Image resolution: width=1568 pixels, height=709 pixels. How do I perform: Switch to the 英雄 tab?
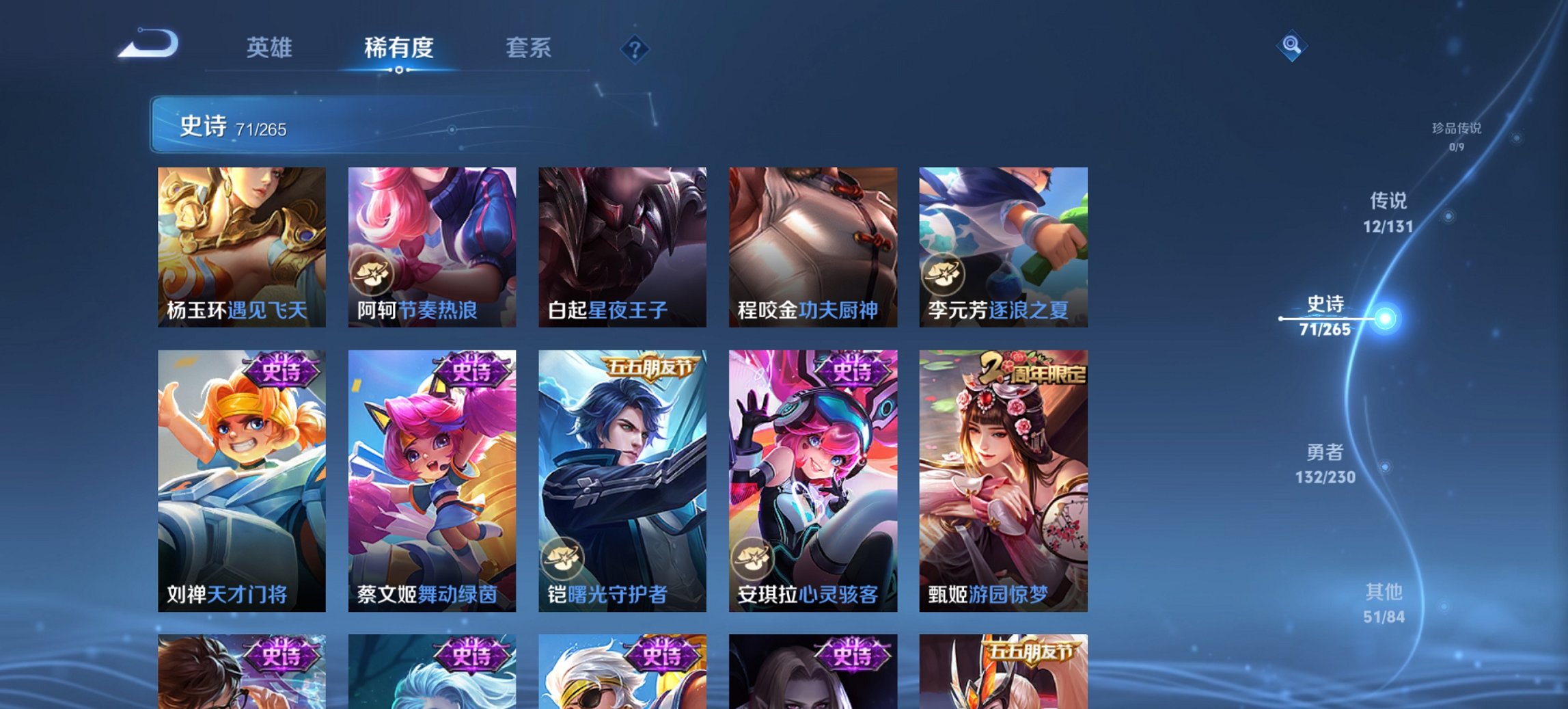pyautogui.click(x=270, y=48)
